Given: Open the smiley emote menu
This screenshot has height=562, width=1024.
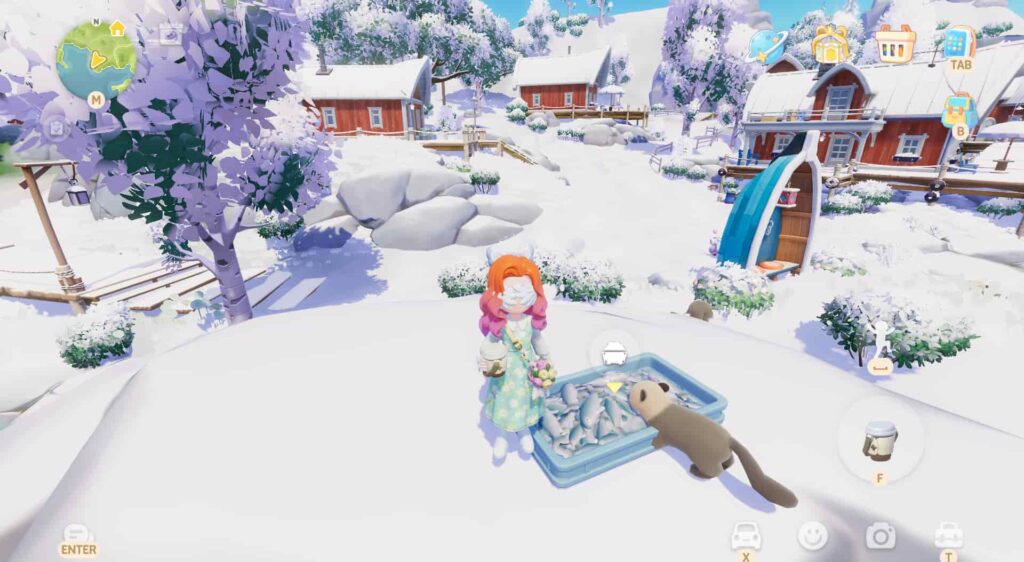Looking at the screenshot, I should click(812, 536).
